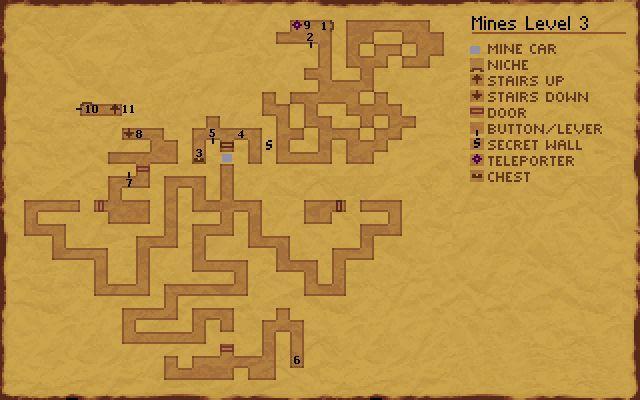Click map marker number 2

[x=310, y=37]
